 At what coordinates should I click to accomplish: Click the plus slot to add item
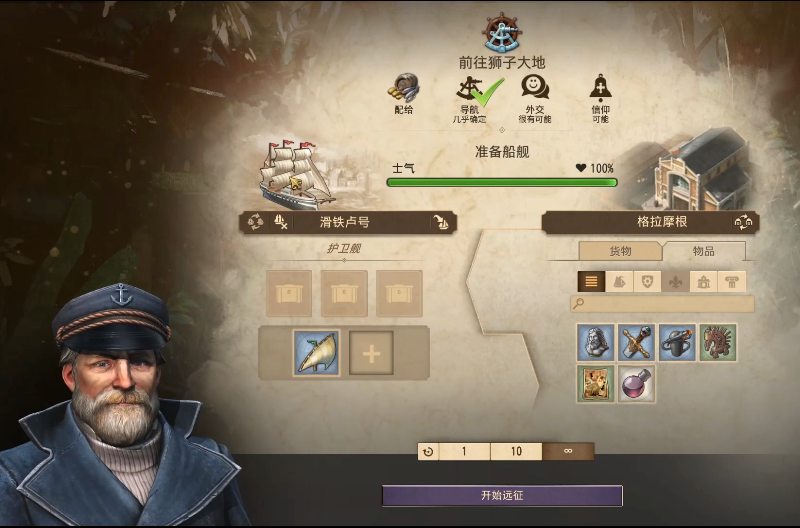coord(370,353)
